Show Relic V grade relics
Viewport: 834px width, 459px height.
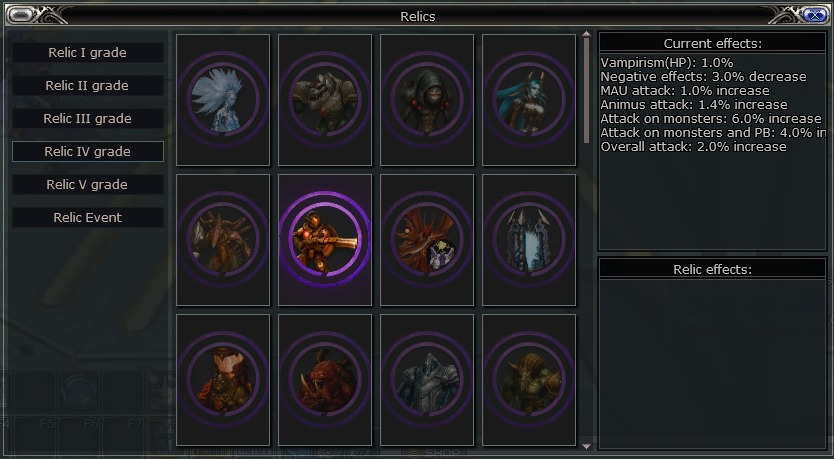click(x=88, y=184)
